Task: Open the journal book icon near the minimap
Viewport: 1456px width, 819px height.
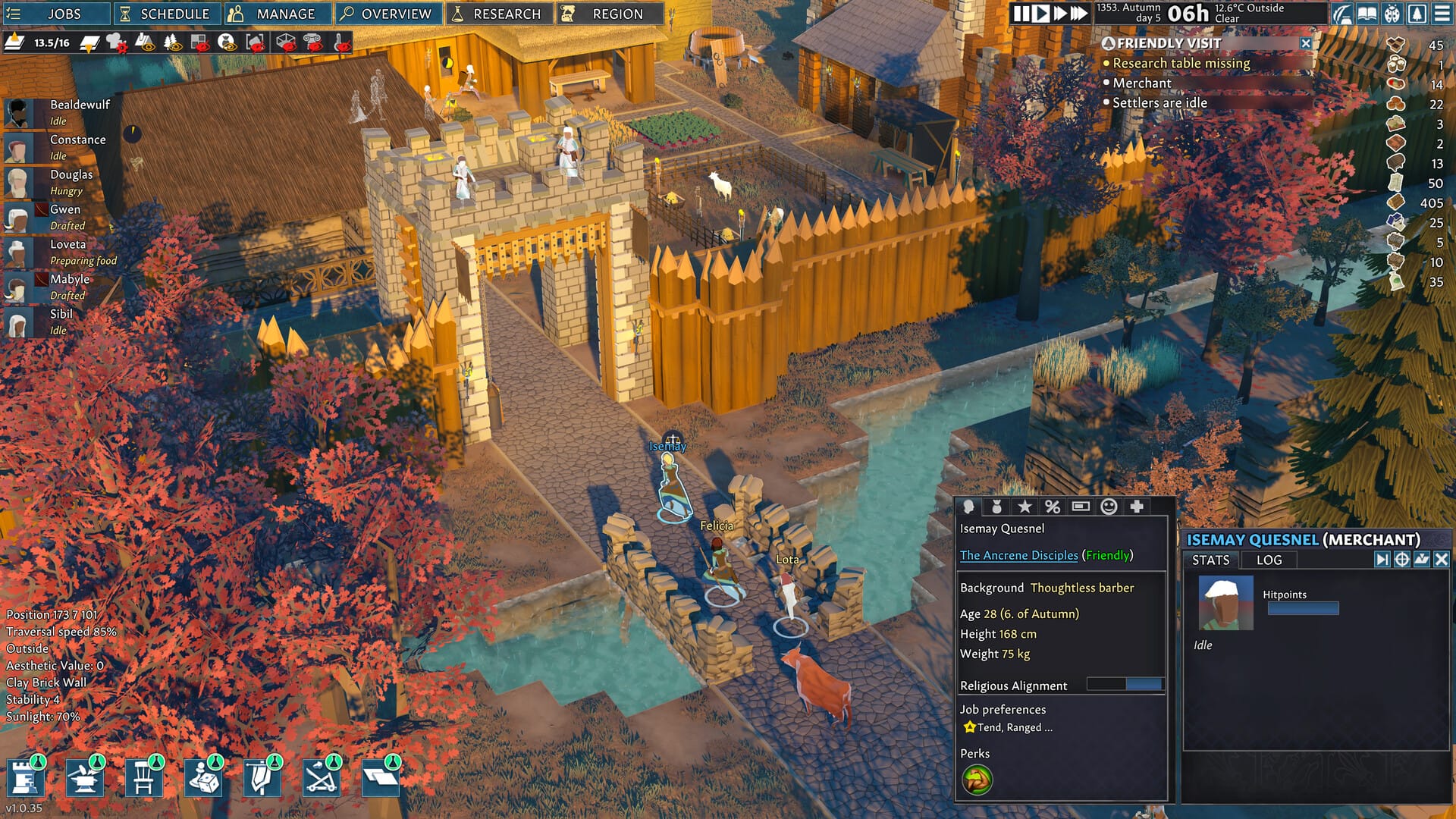Action: [x=1367, y=13]
